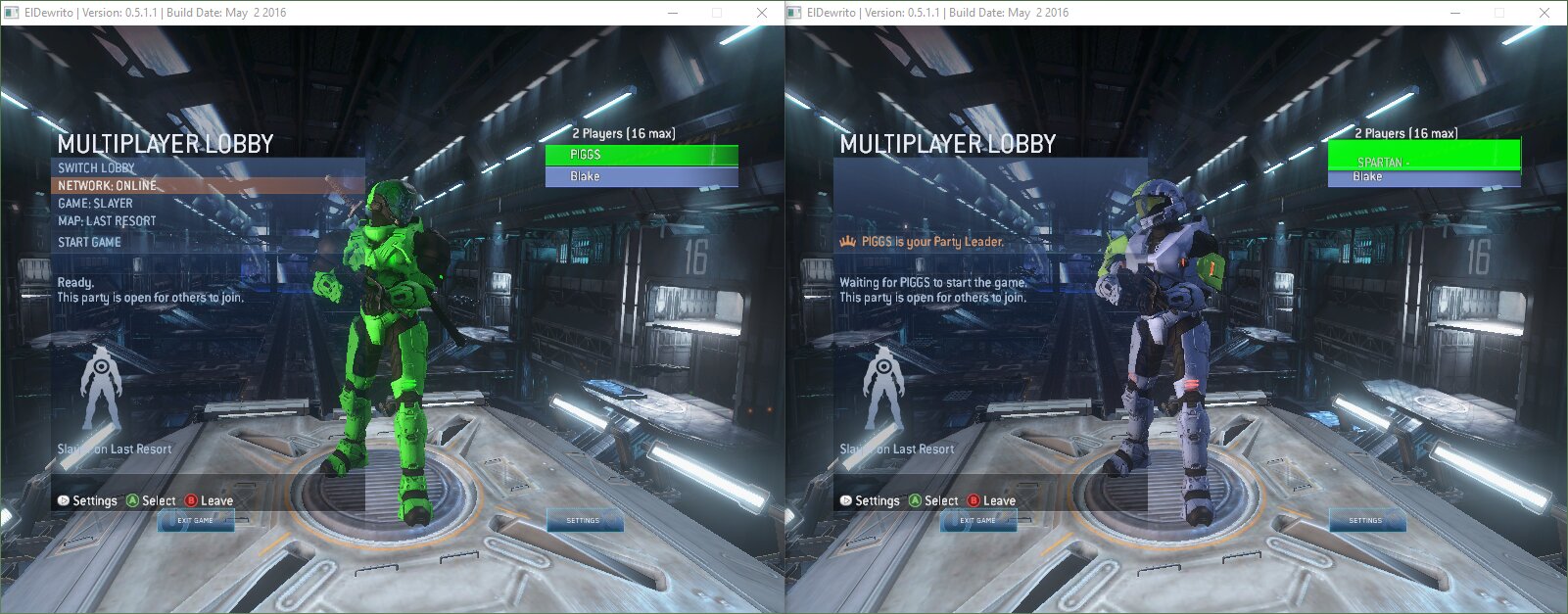Open Settings button in the right game window
Image resolution: width=1568 pixels, height=614 pixels.
point(1365,521)
